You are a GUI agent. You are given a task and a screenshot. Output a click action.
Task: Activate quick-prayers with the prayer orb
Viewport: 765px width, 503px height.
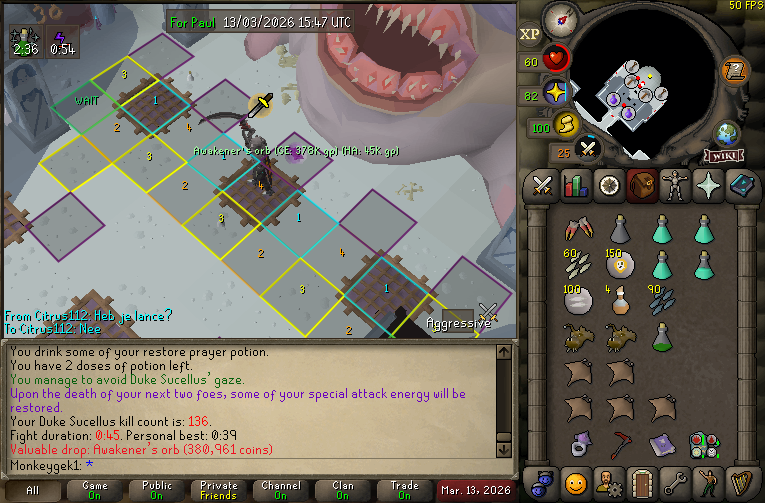click(557, 93)
